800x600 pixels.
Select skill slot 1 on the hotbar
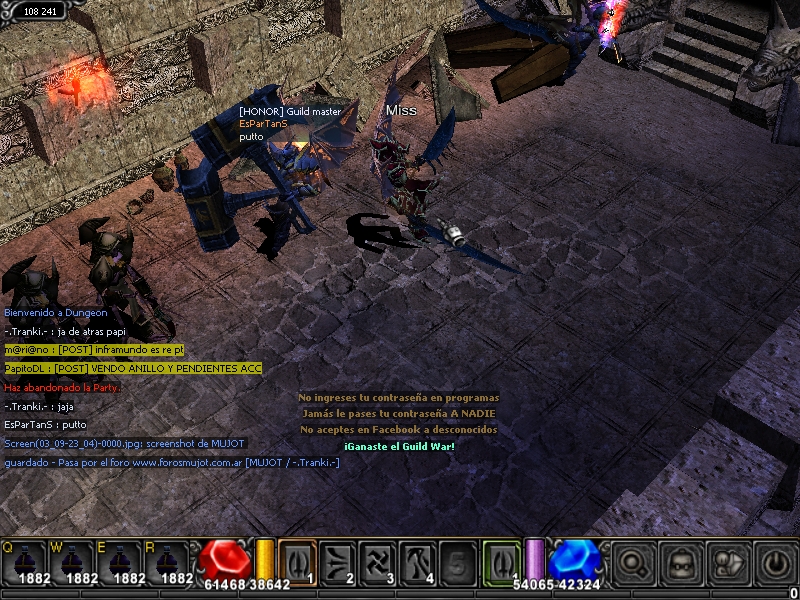pos(297,561)
